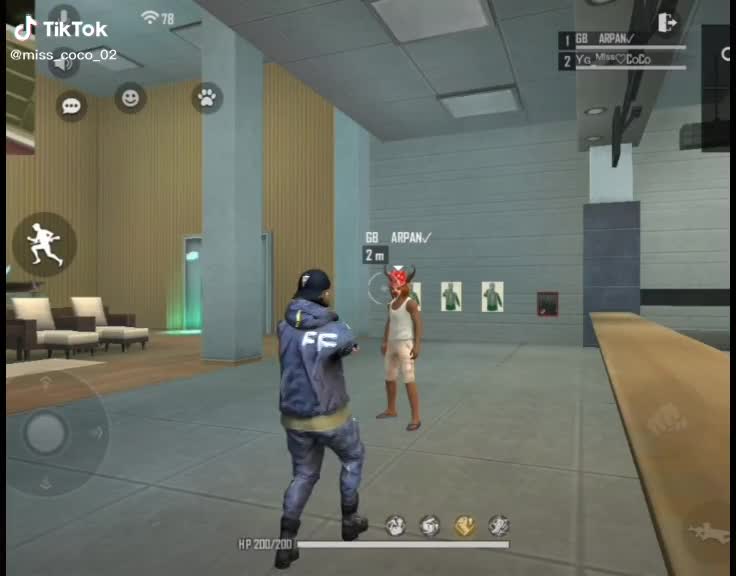Activate the gold highlighted skill icon
The image size is (736, 576).
[x=465, y=525]
